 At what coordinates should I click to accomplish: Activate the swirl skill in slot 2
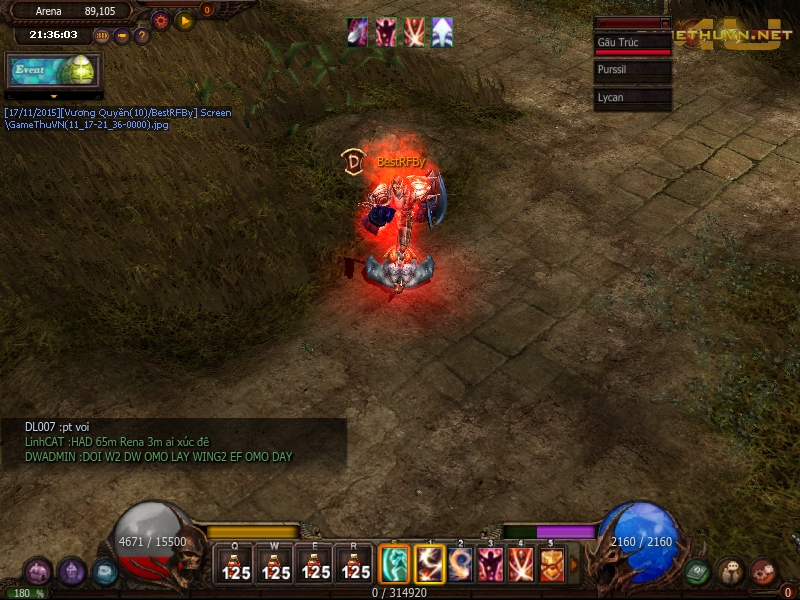point(461,565)
